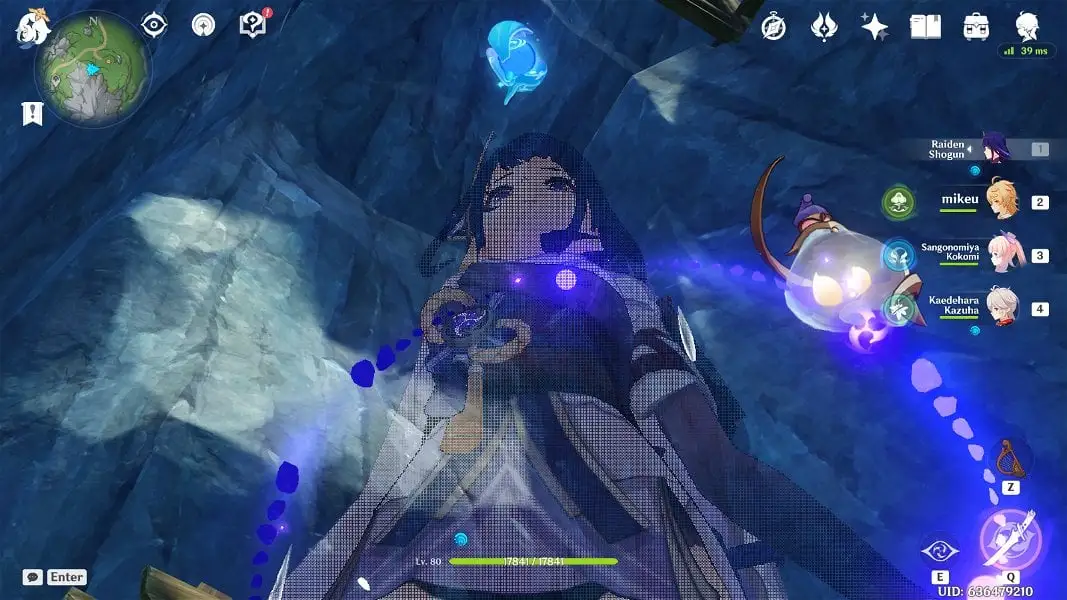
Task: Use the elemental skill eye icon
Action: pos(940,551)
